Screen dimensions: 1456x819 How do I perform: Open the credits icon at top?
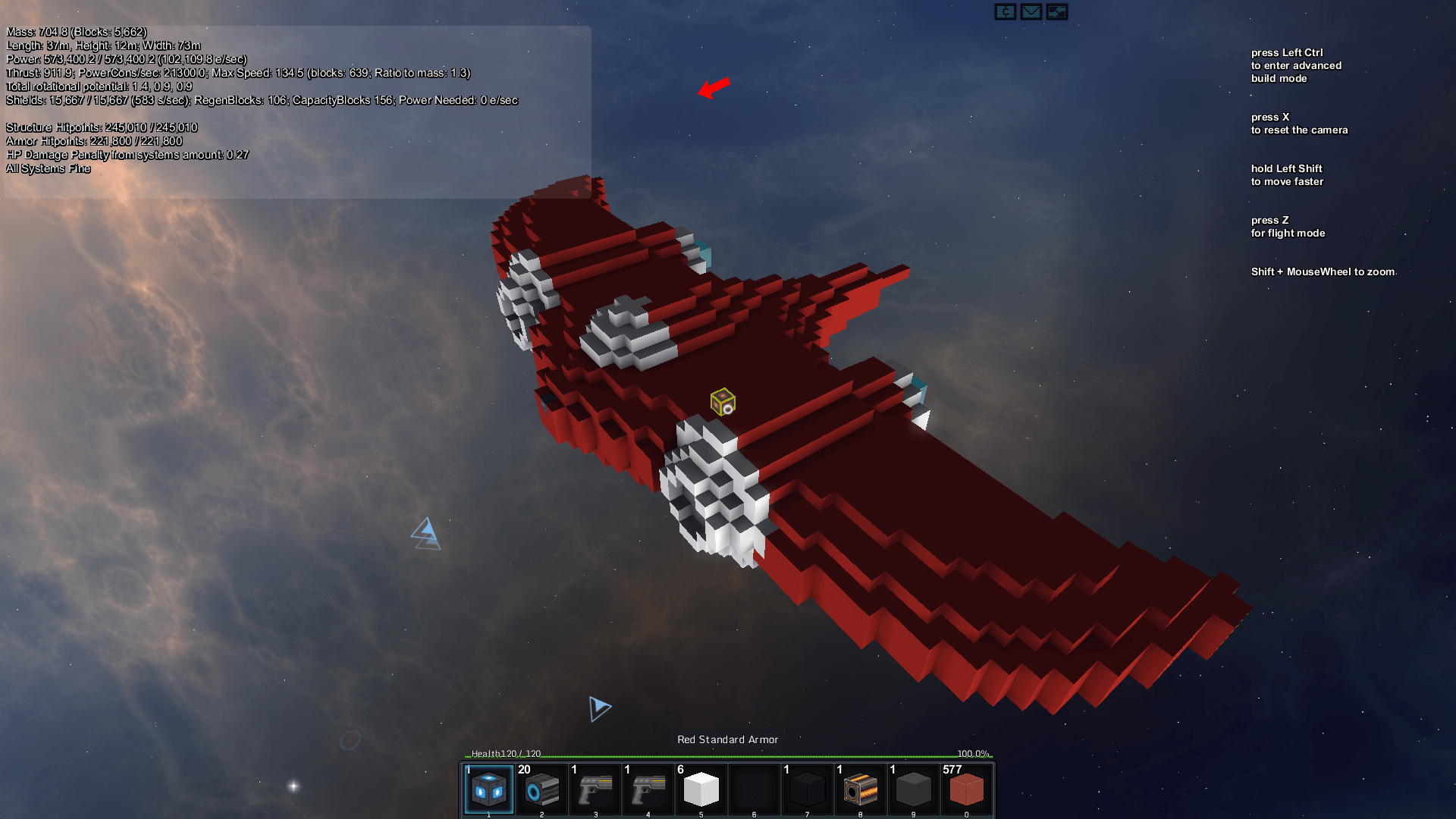(x=1005, y=11)
